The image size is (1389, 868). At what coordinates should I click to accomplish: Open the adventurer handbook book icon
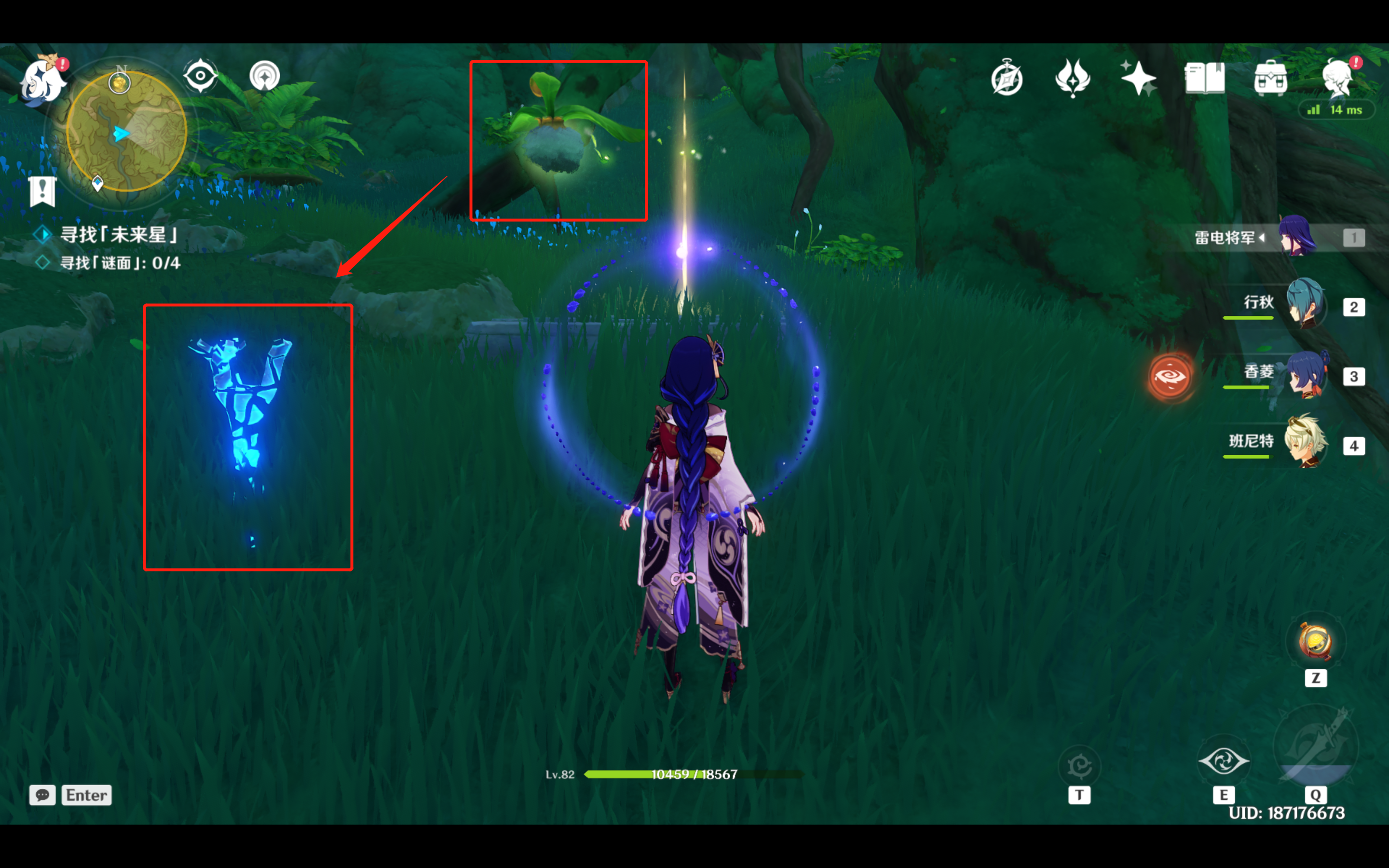pos(1204,79)
